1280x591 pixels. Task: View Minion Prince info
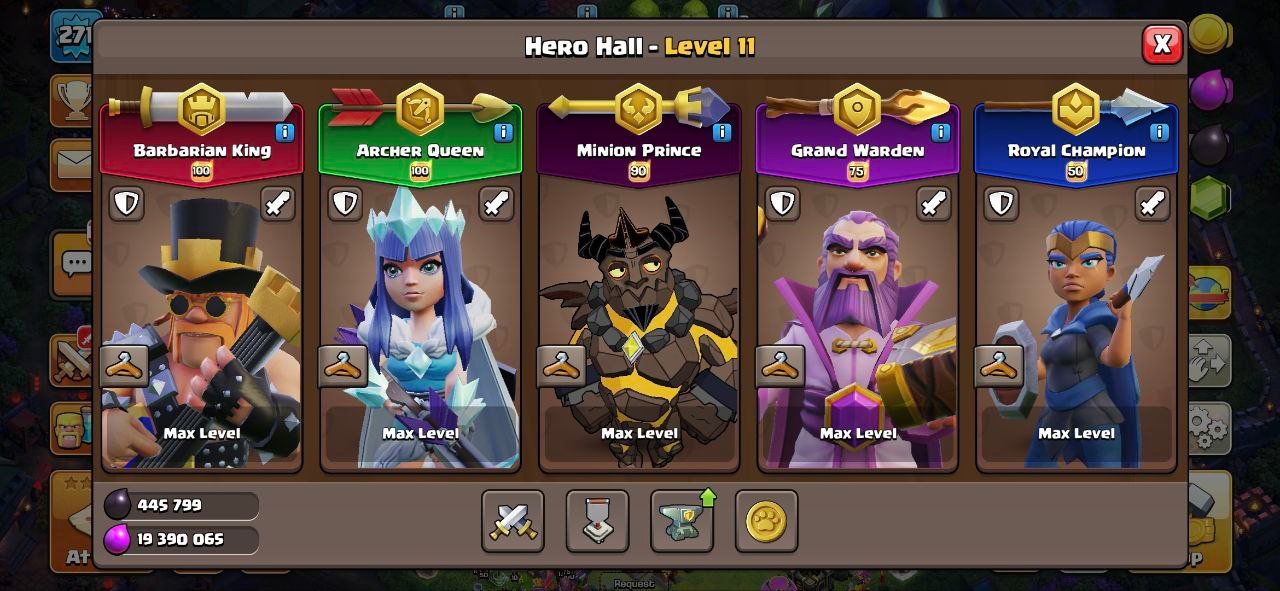pos(722,132)
